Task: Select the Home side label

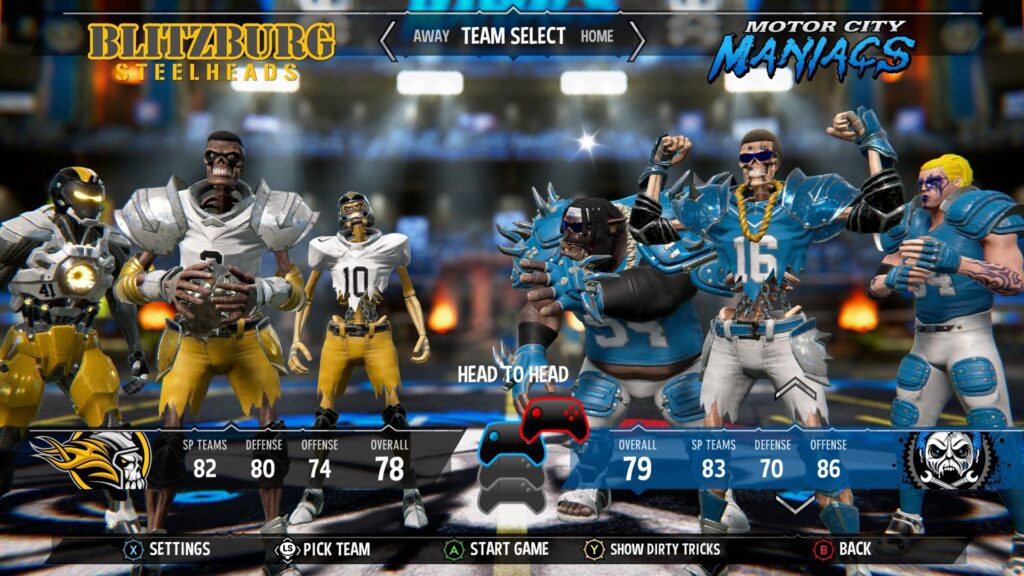Action: tap(597, 37)
